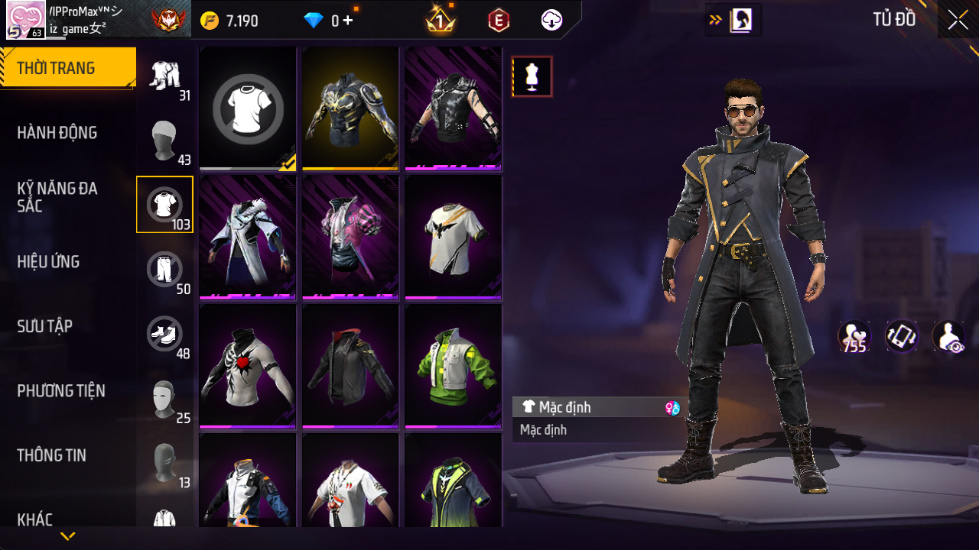979x550 pixels.
Task: Open the Hành Động menu
Action: tap(57, 133)
